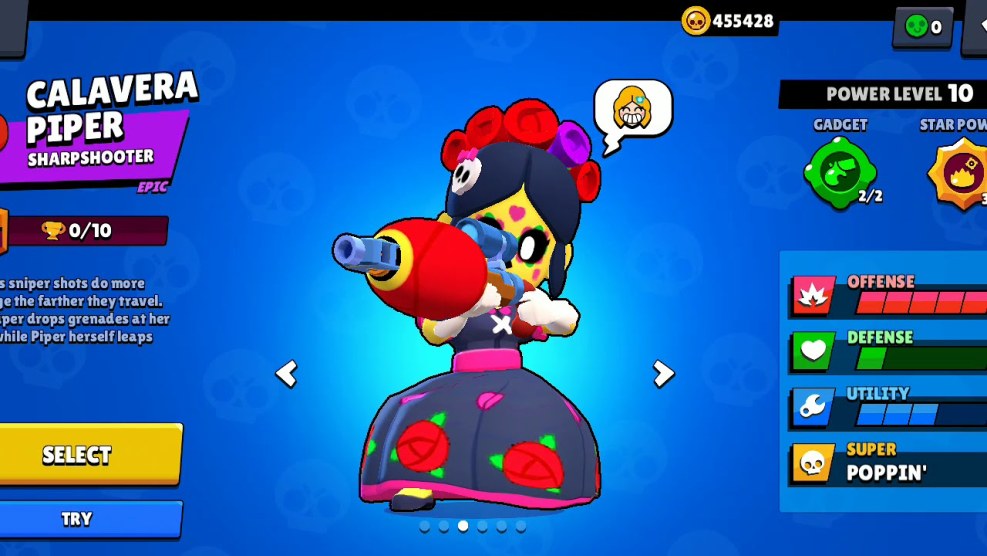This screenshot has height=556, width=987.
Task: Open the Star Power badge
Action: click(958, 172)
